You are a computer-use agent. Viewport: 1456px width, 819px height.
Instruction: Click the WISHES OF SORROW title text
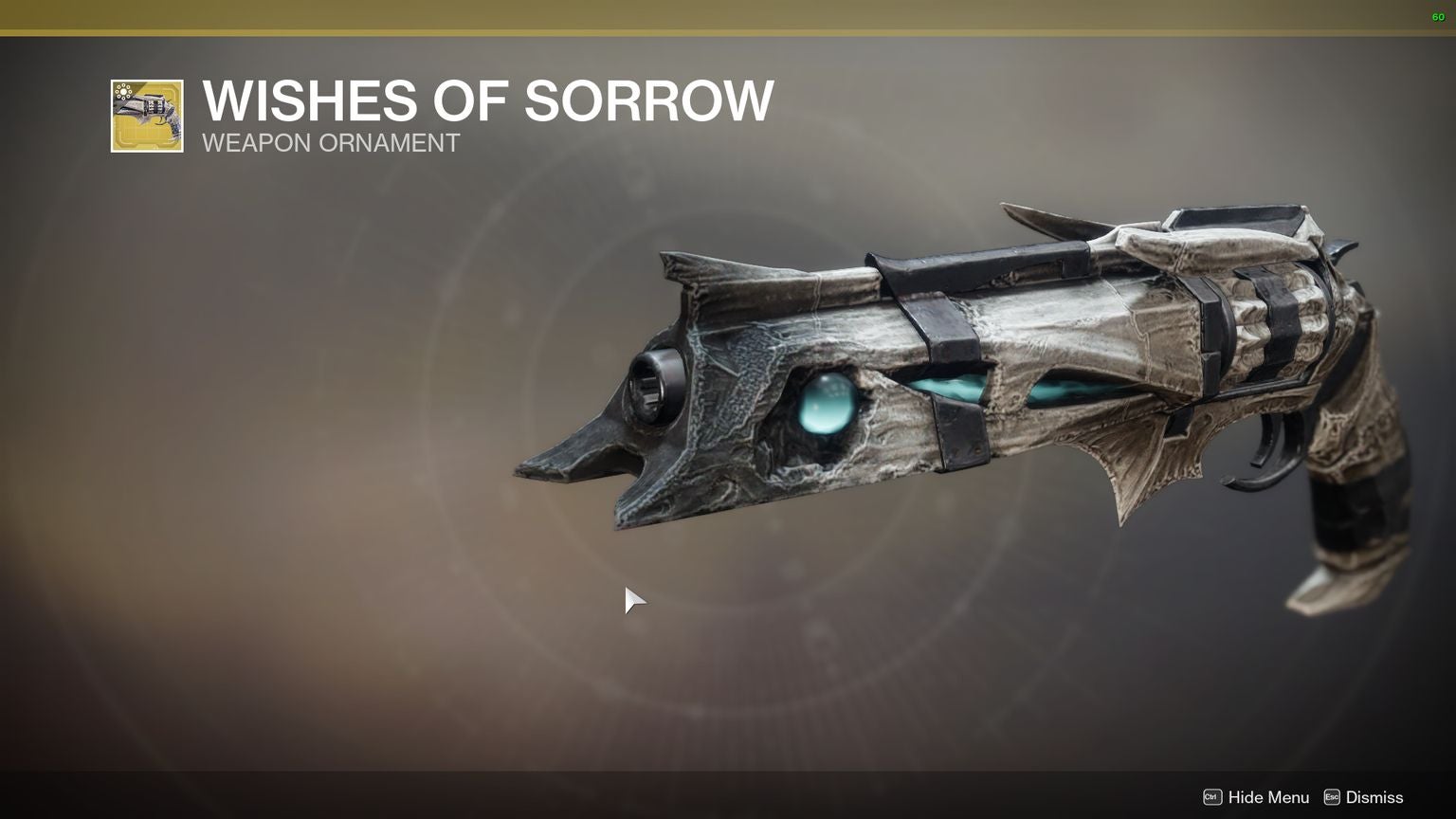click(x=486, y=101)
